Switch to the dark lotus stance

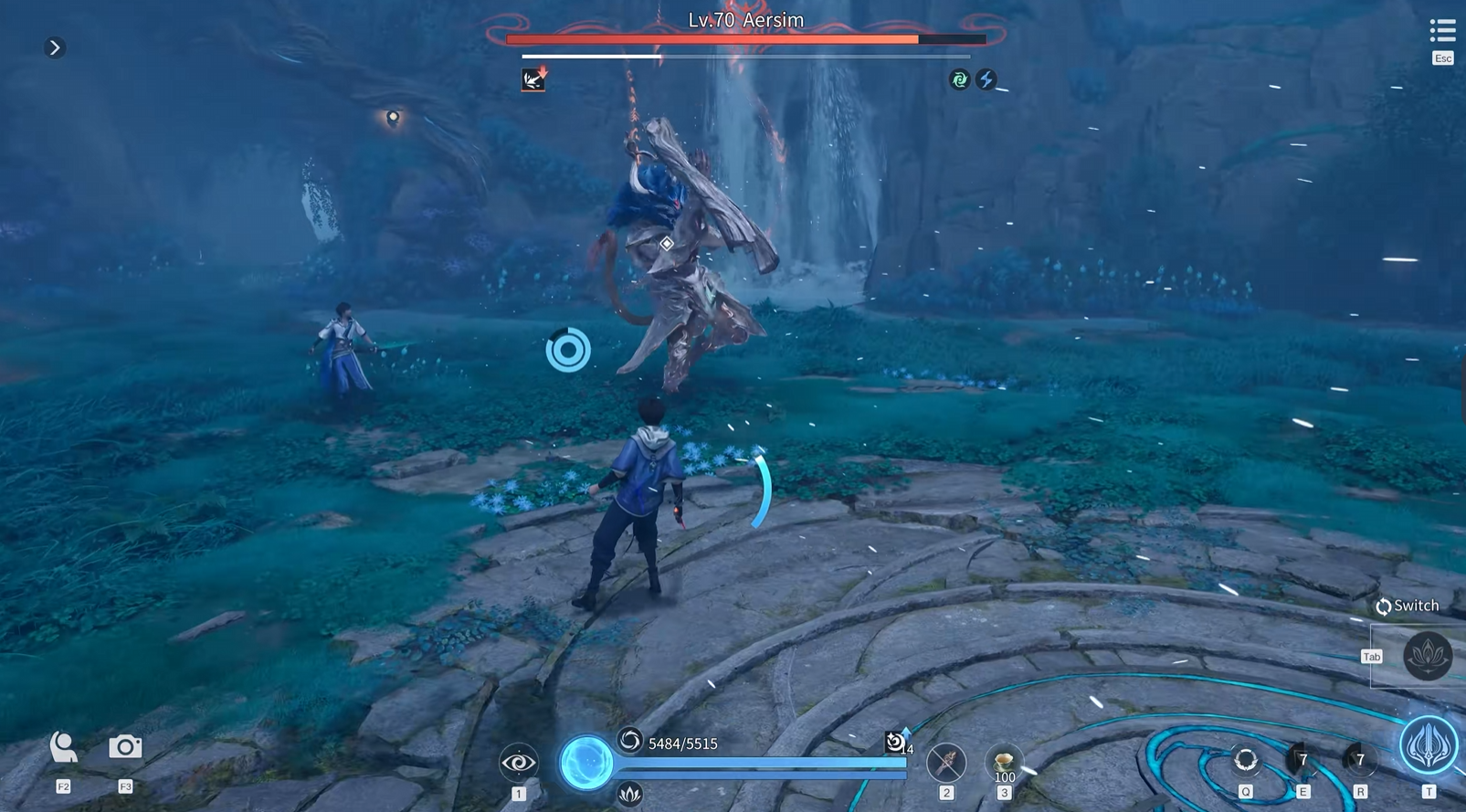(1428, 655)
